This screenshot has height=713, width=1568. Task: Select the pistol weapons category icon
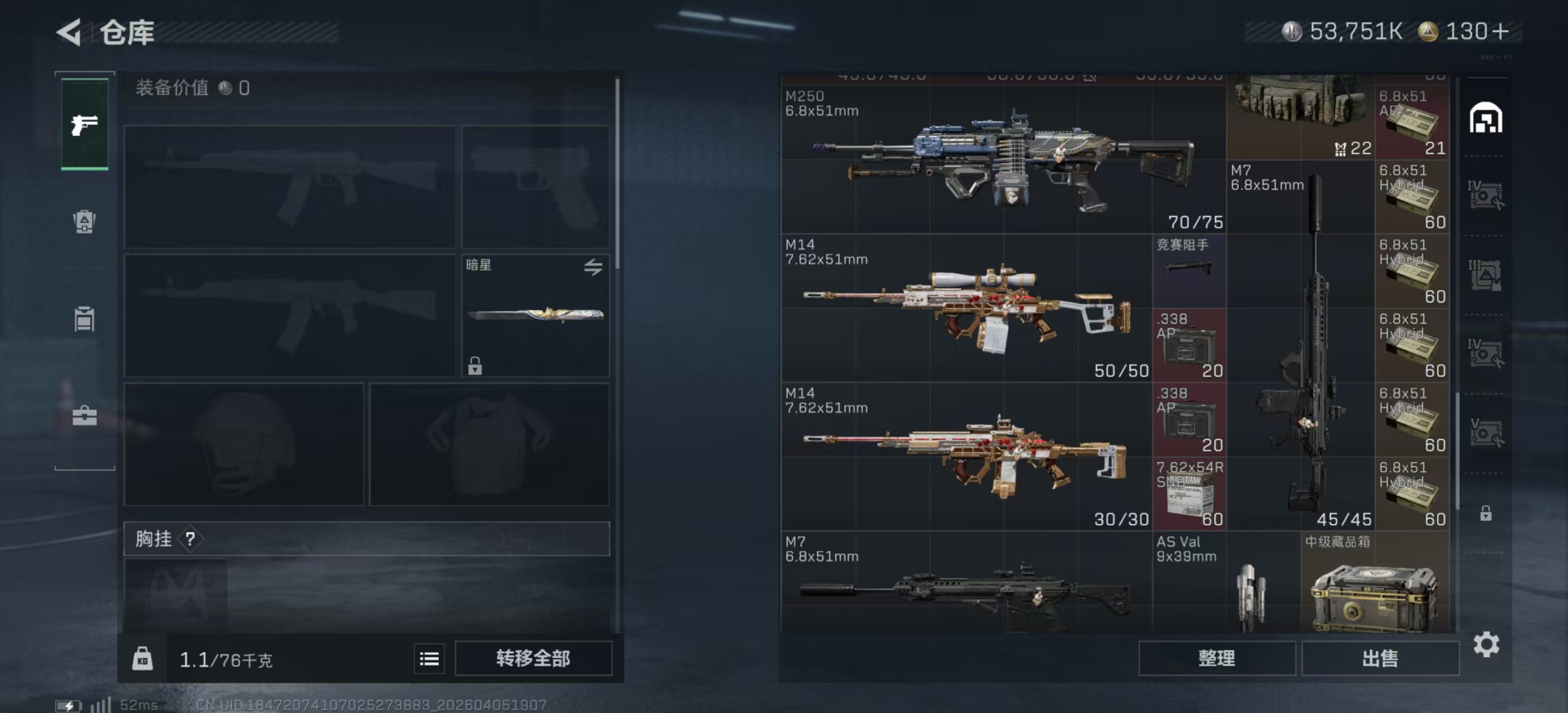pos(85,124)
